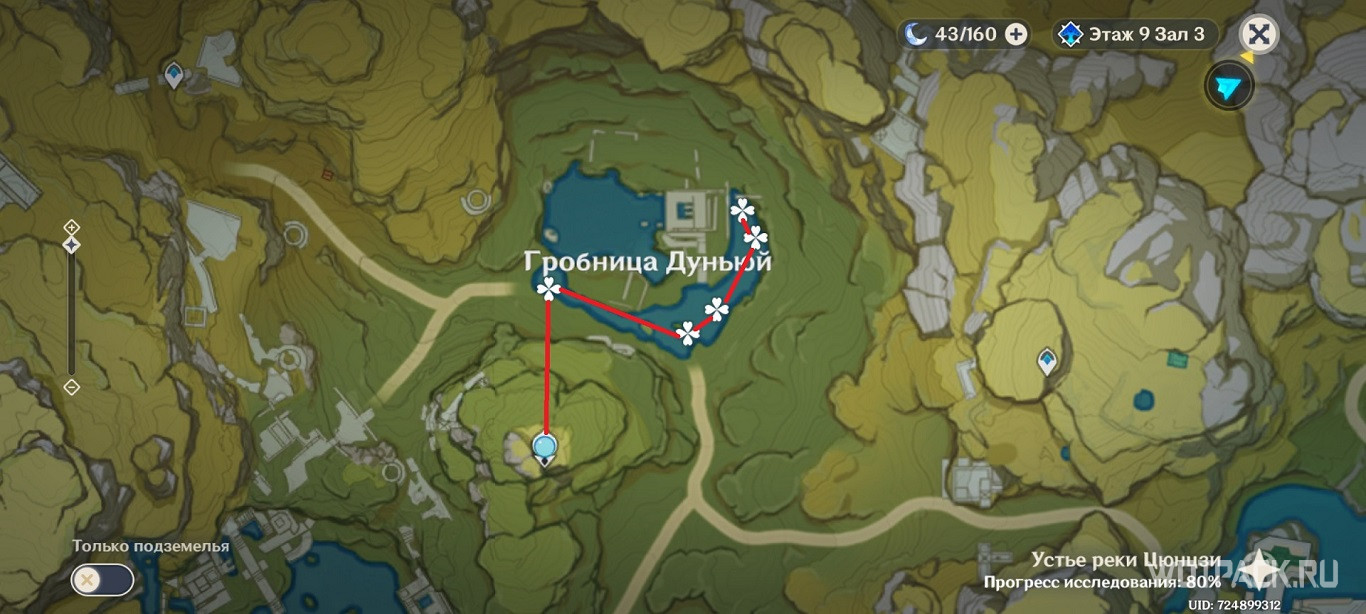The width and height of the screenshot is (1366, 614).
Task: Toggle the Только подземелья switch
Action: tap(102, 579)
